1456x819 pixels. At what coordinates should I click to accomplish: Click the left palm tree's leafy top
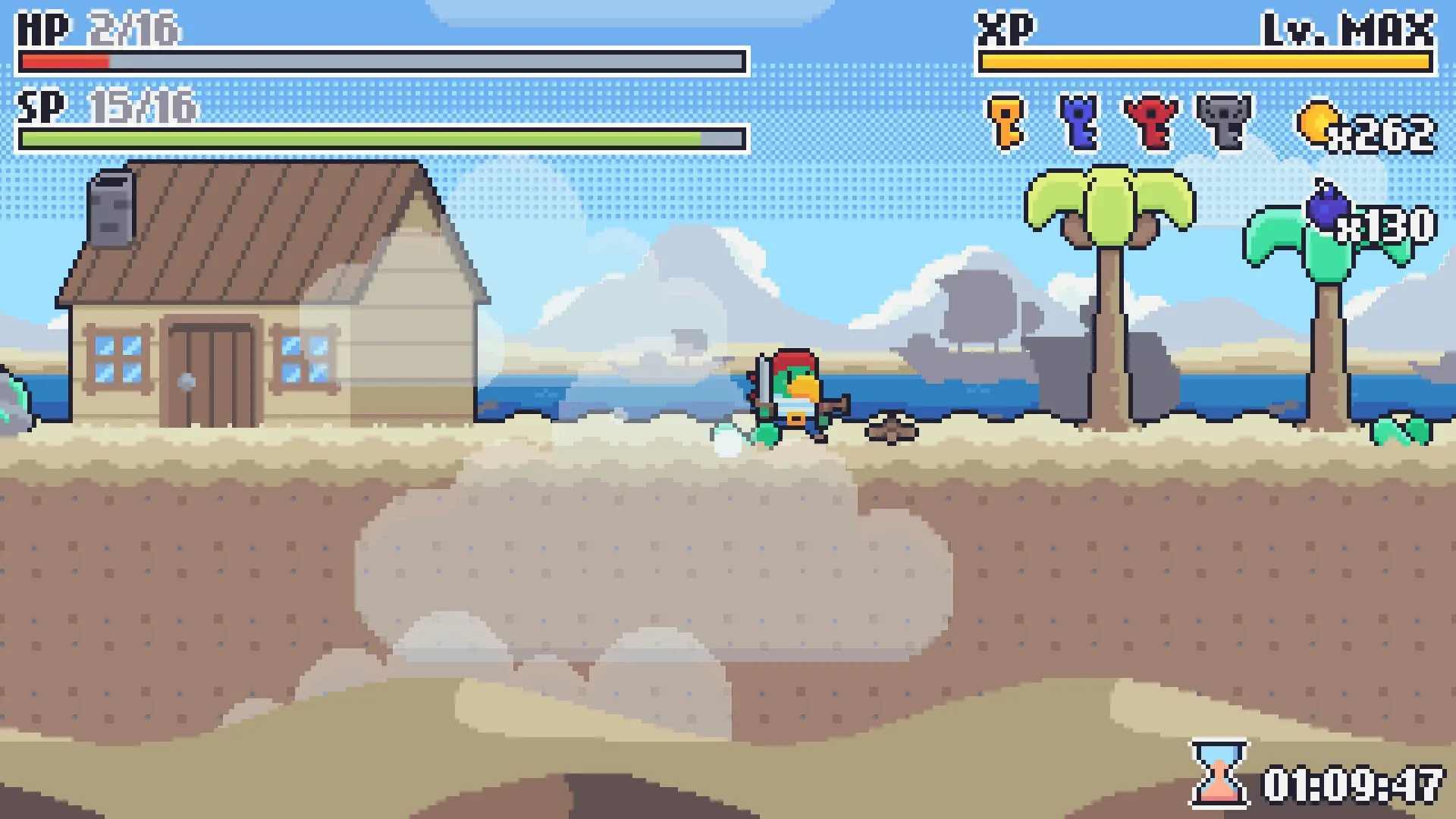pyautogui.click(x=1109, y=201)
